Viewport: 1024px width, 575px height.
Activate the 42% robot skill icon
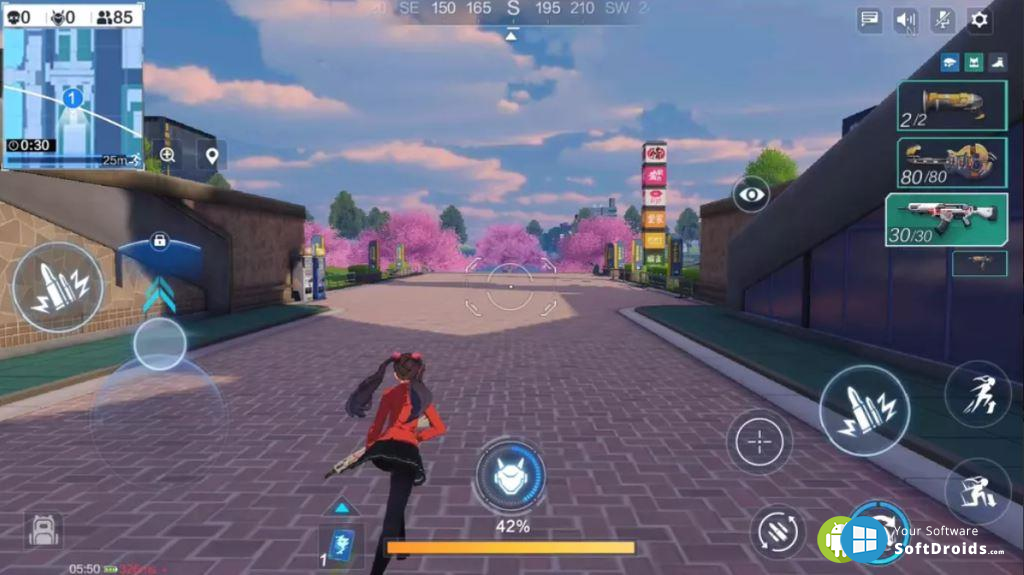coord(510,476)
